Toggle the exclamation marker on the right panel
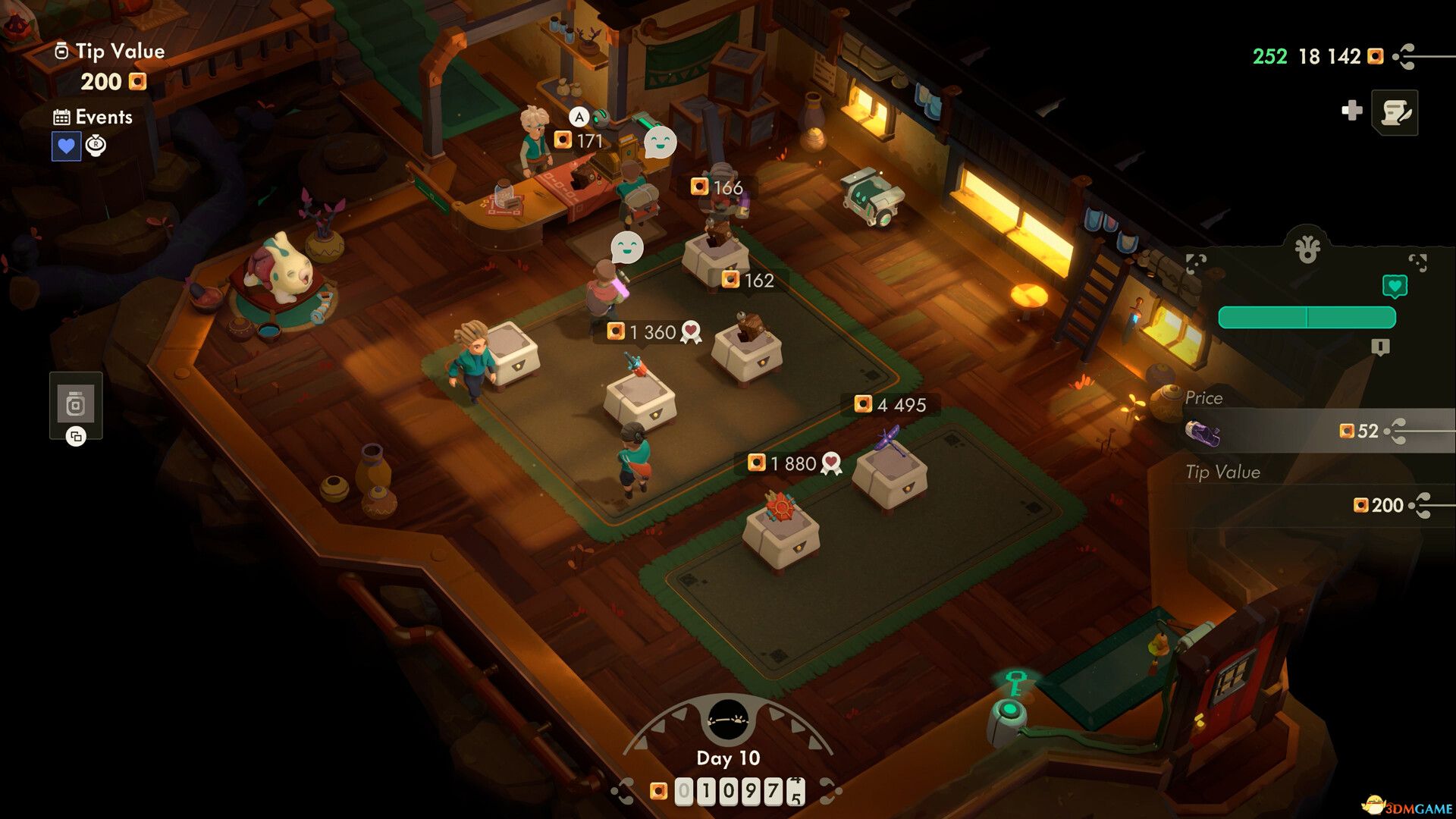Screen dimensions: 1456x819 point(1380,347)
